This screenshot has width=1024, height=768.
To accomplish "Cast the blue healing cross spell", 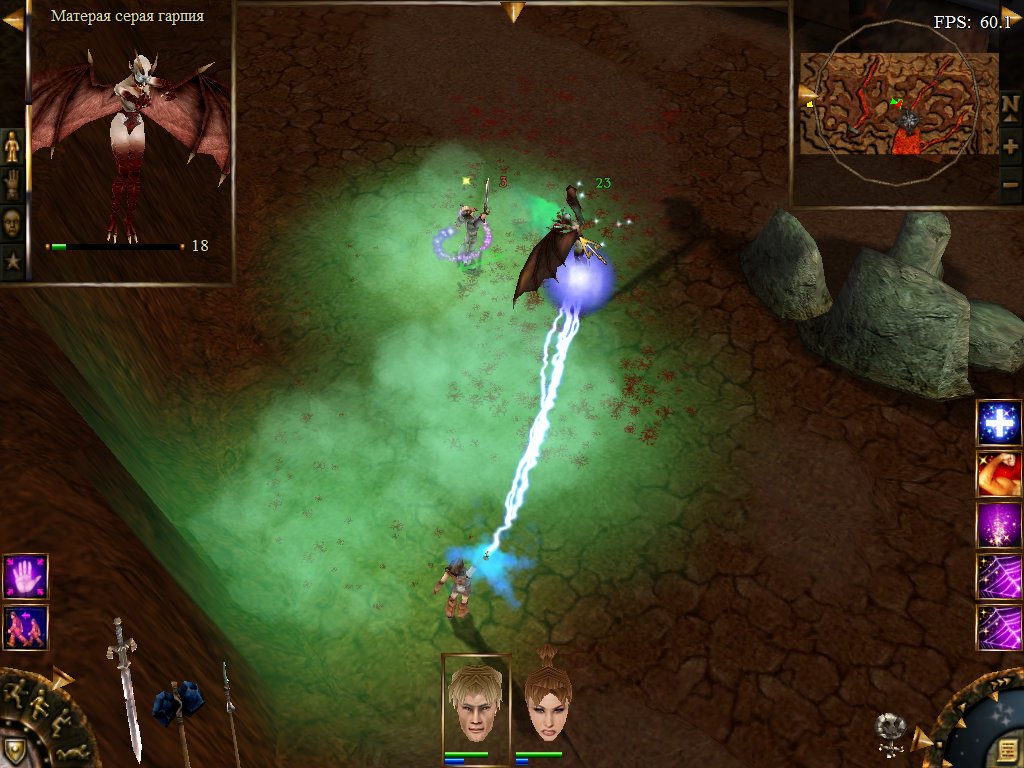I will coord(999,423).
